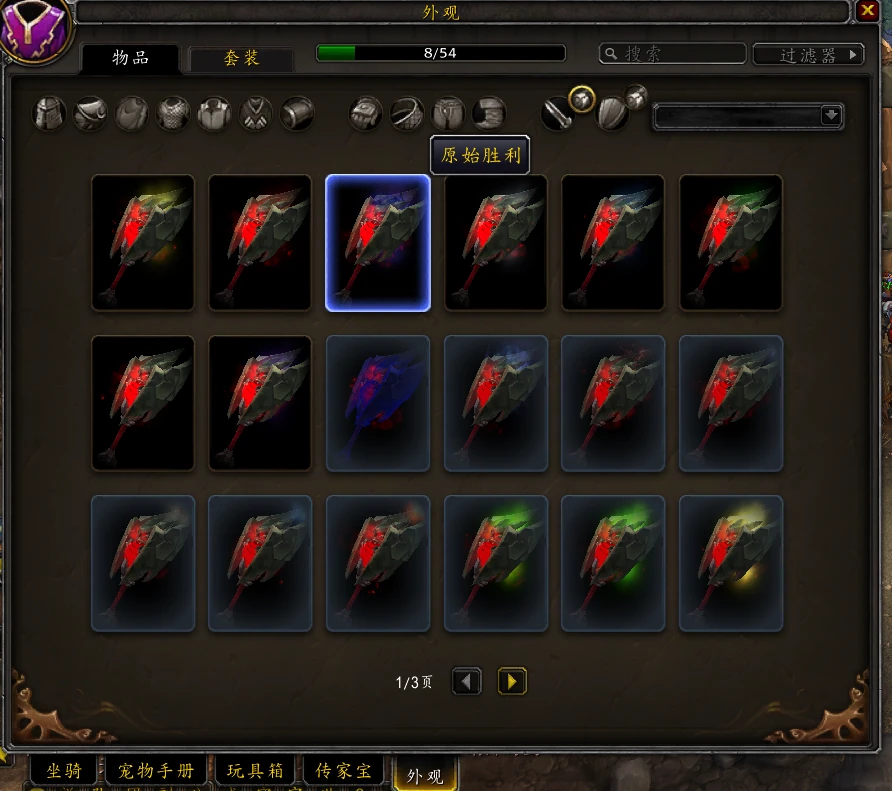Open the 过滤器 filter menu
Image resolution: width=892 pixels, height=791 pixels.
[808, 55]
